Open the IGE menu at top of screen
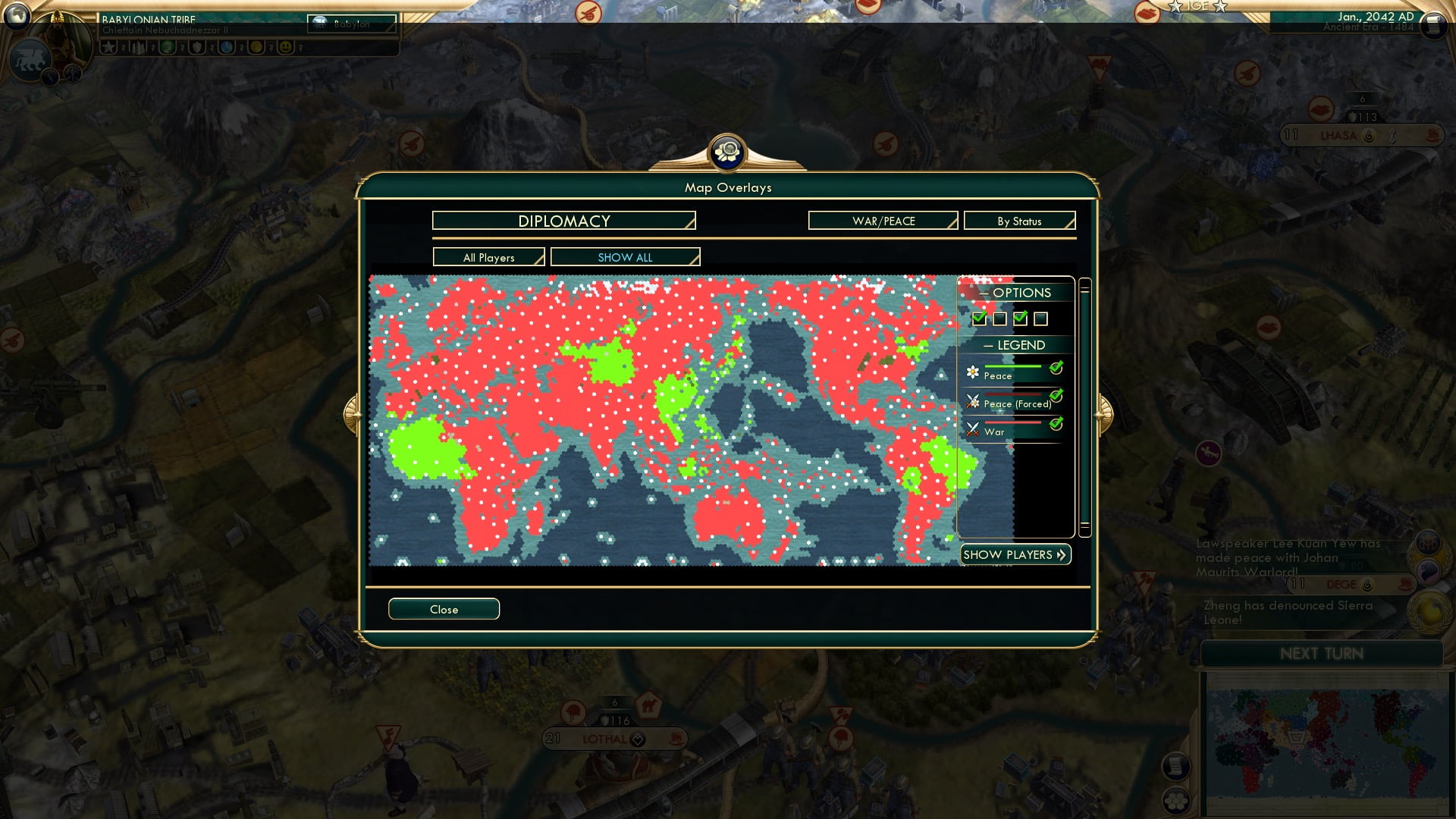The height and width of the screenshot is (819, 1456). point(1197,6)
